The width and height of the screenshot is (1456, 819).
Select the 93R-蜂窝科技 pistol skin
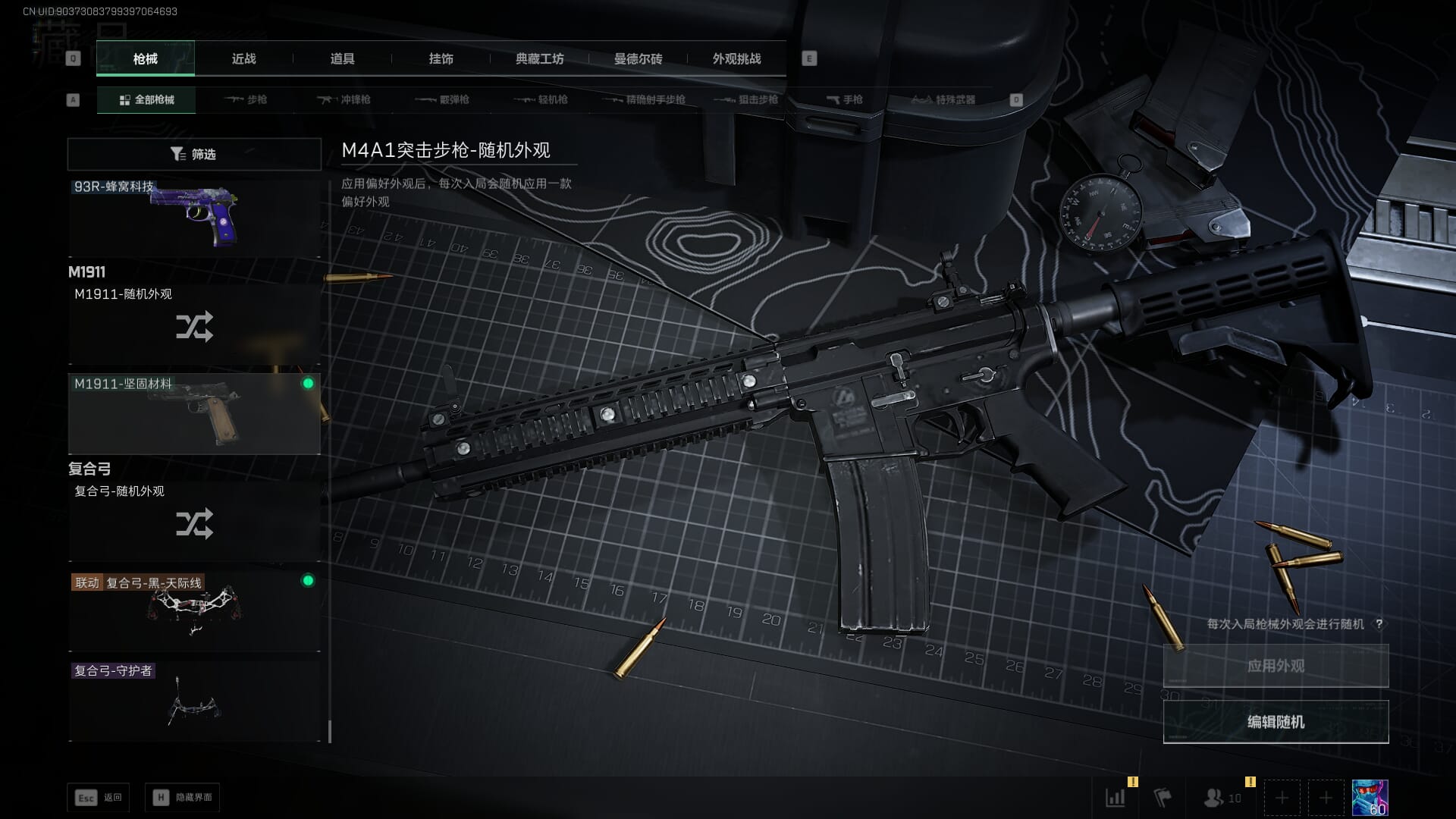194,218
